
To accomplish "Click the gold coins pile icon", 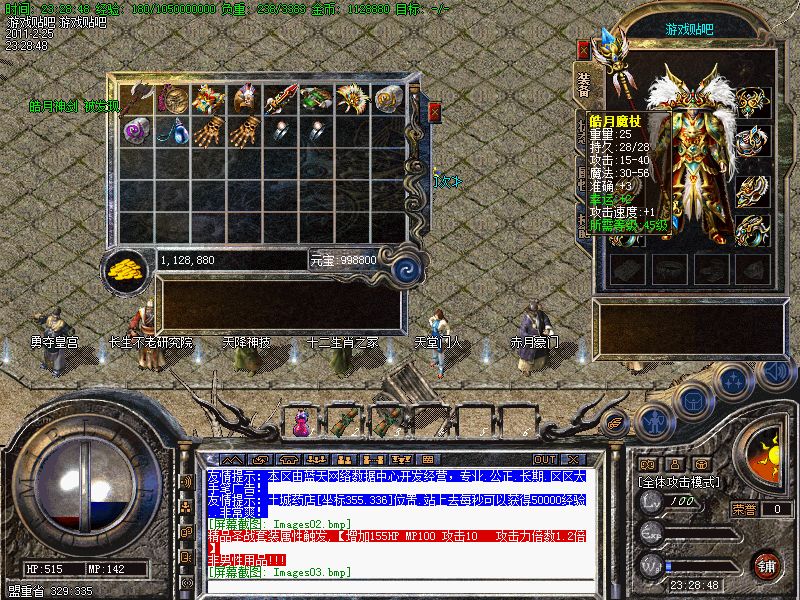I will (126, 269).
